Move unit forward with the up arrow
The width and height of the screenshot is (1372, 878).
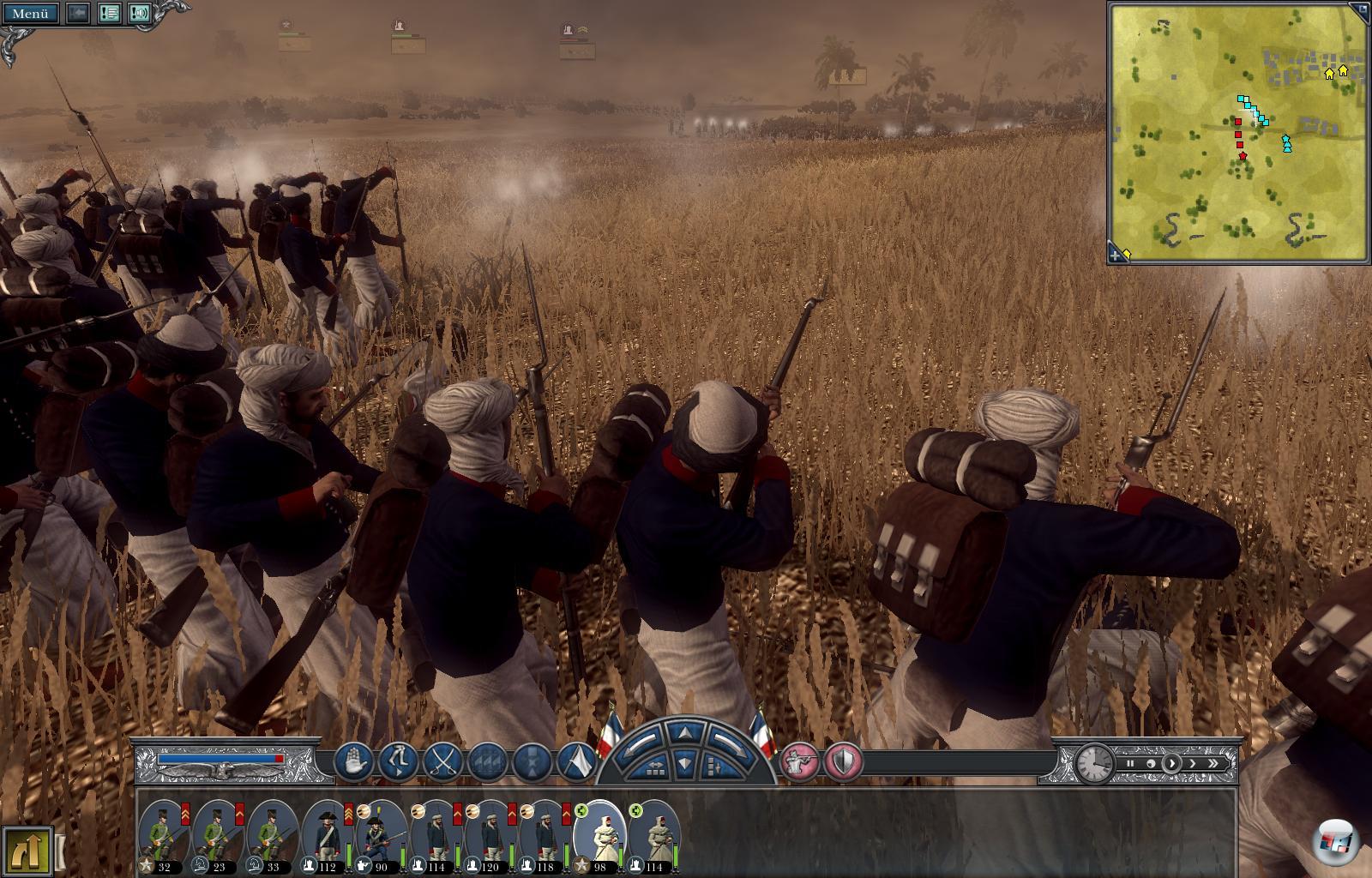point(685,733)
